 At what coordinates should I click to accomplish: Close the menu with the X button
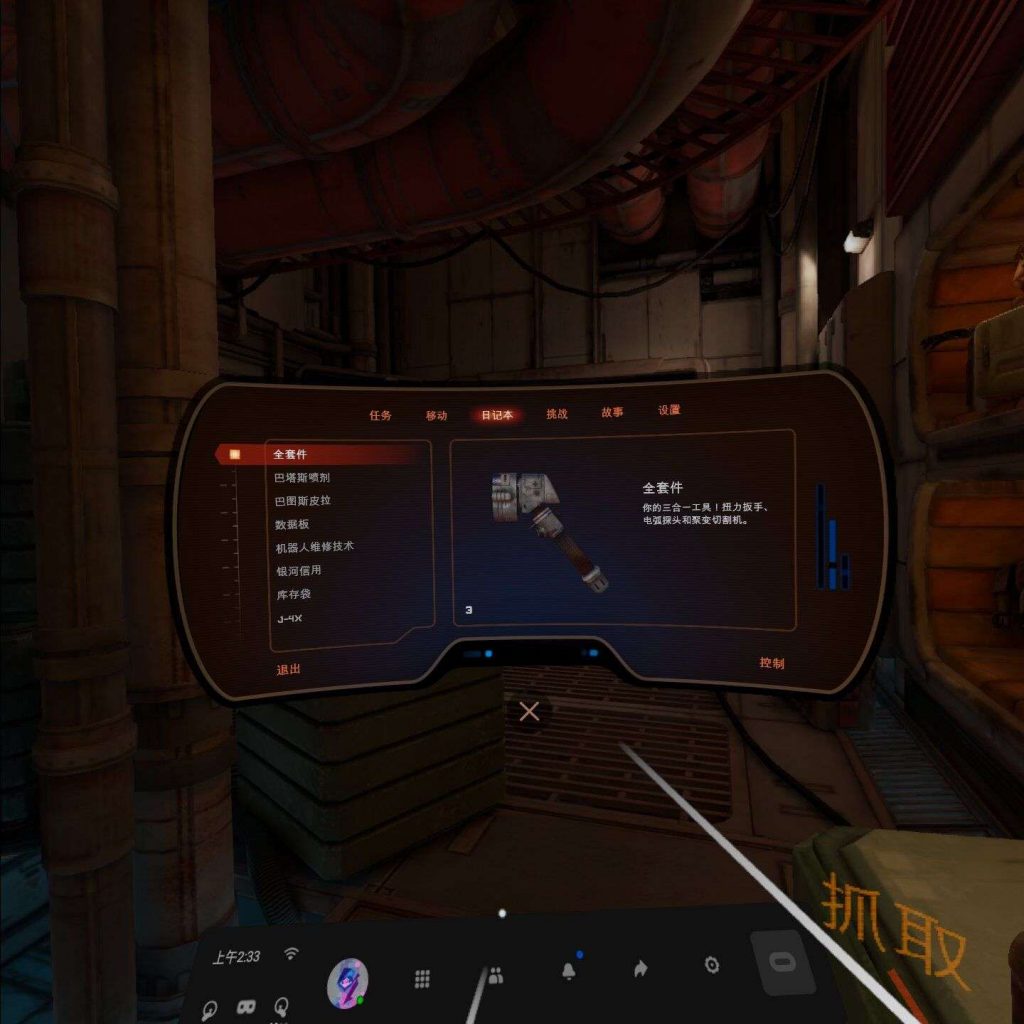click(529, 712)
